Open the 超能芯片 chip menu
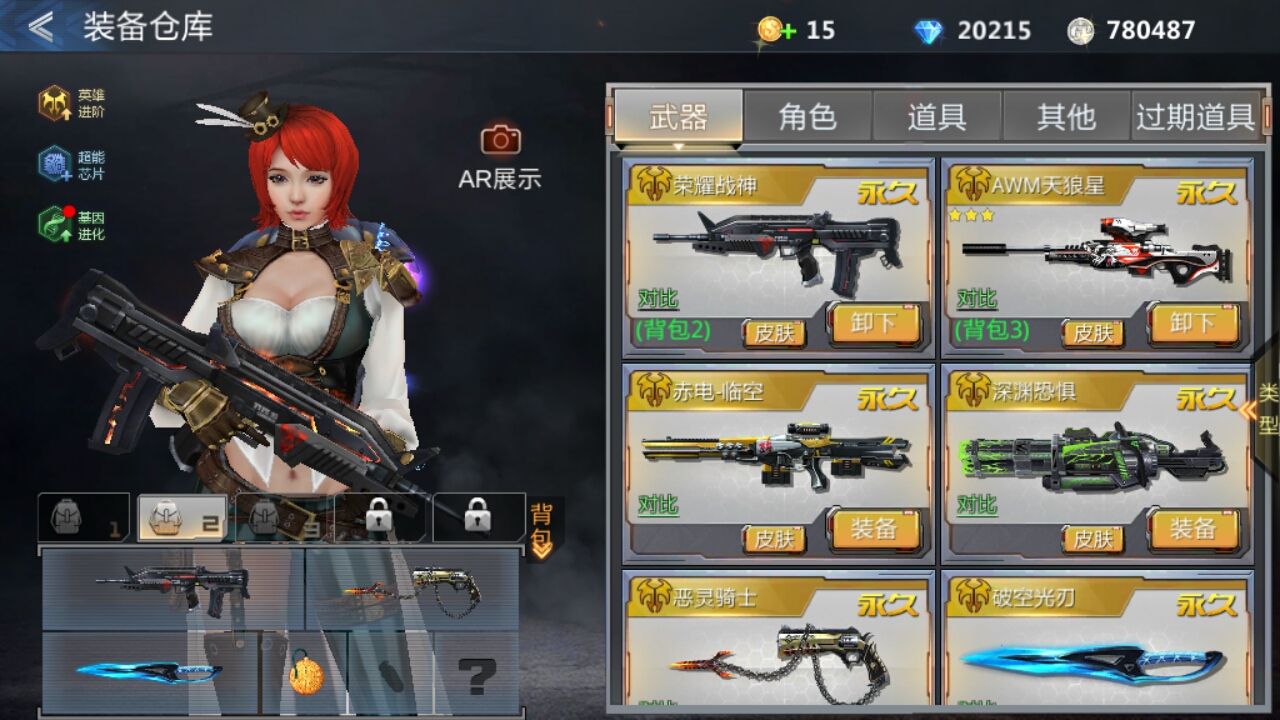The height and width of the screenshot is (720, 1280). [x=71, y=165]
